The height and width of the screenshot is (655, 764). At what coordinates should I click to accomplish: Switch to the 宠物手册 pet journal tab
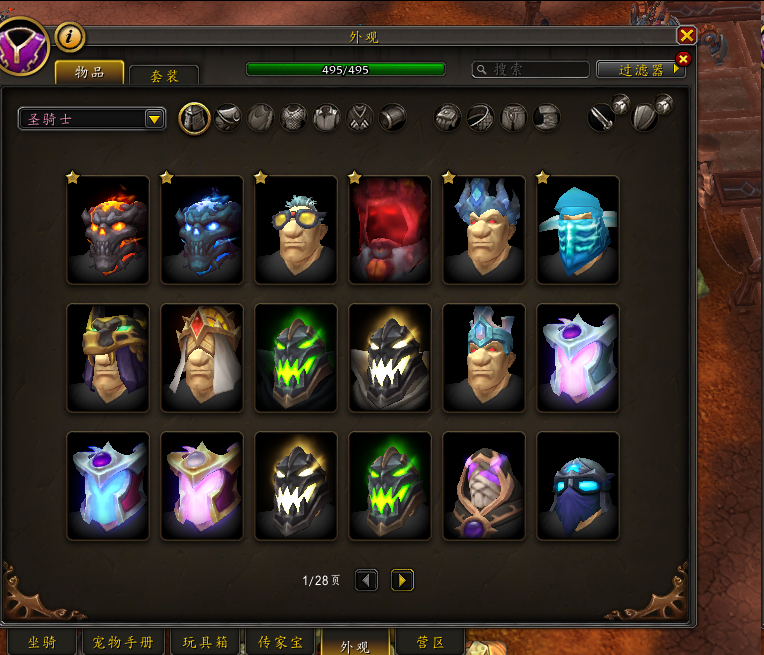click(123, 642)
